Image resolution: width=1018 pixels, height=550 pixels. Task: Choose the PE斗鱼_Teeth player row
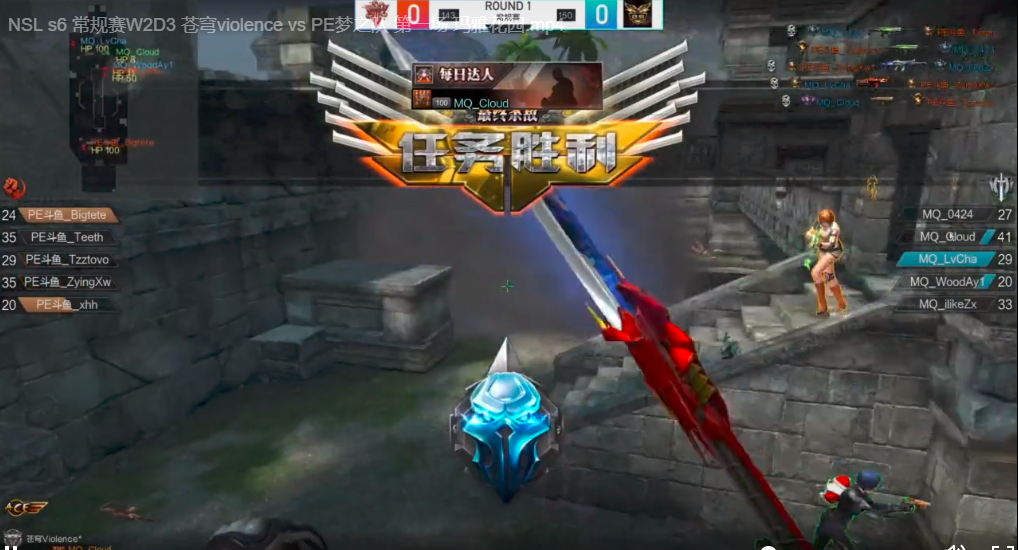66,238
